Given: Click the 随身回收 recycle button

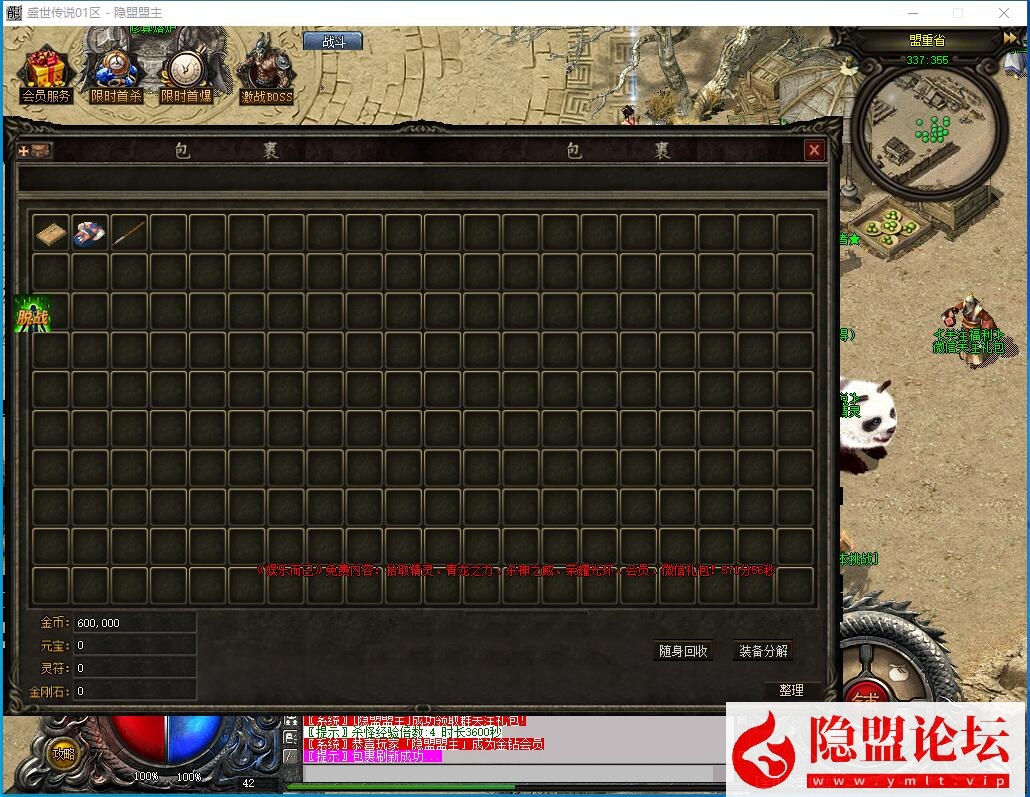Looking at the screenshot, I should click(684, 651).
